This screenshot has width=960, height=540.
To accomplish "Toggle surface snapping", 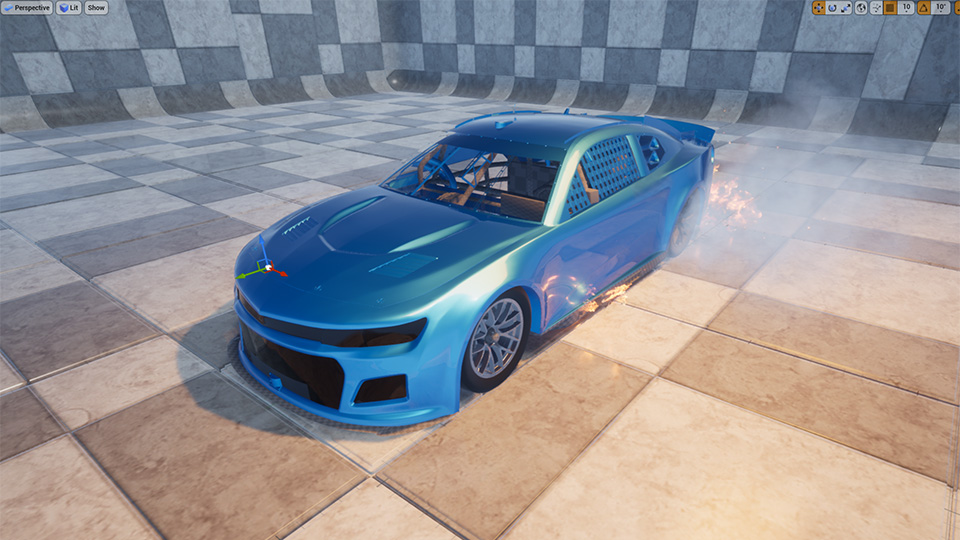I will tap(875, 8).
